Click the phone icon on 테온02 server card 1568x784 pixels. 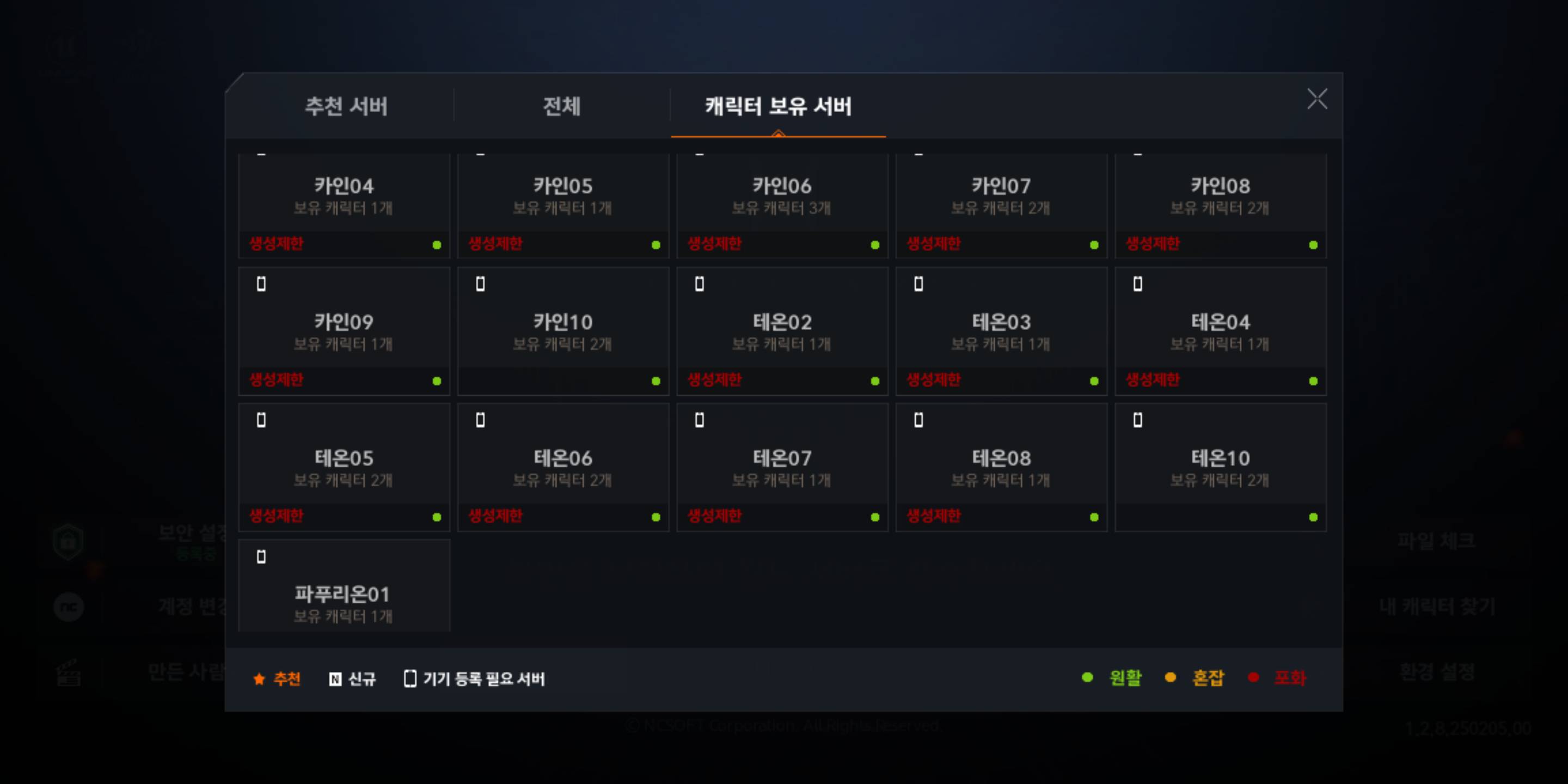coord(699,284)
